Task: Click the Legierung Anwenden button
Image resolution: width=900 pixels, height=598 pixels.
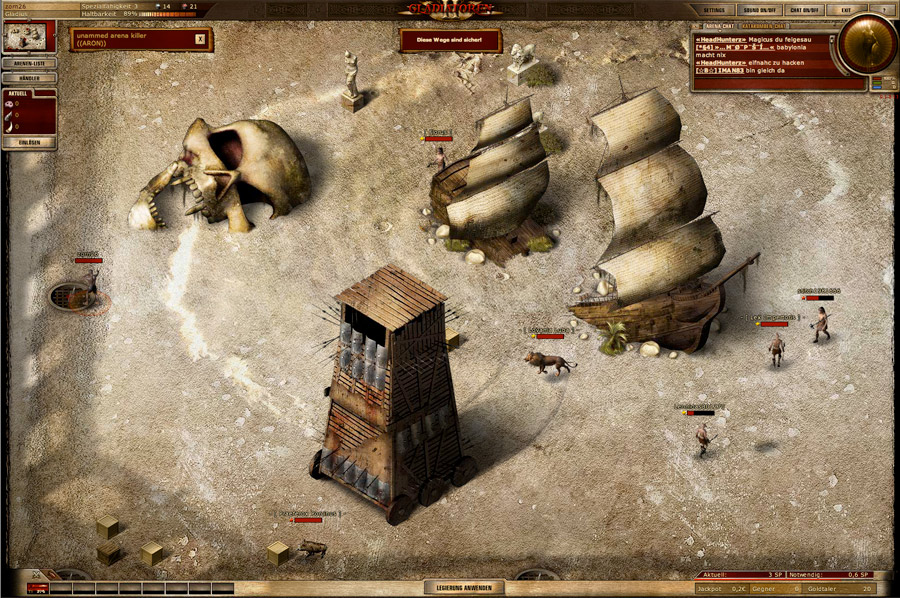Action: pyautogui.click(x=461, y=588)
